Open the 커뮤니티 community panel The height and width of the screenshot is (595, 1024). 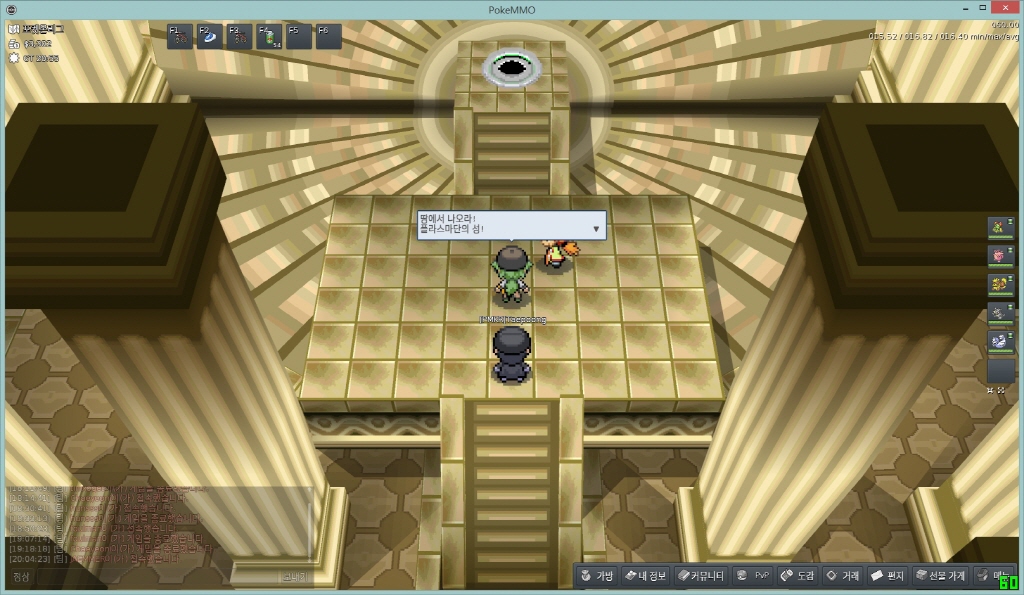(700, 576)
